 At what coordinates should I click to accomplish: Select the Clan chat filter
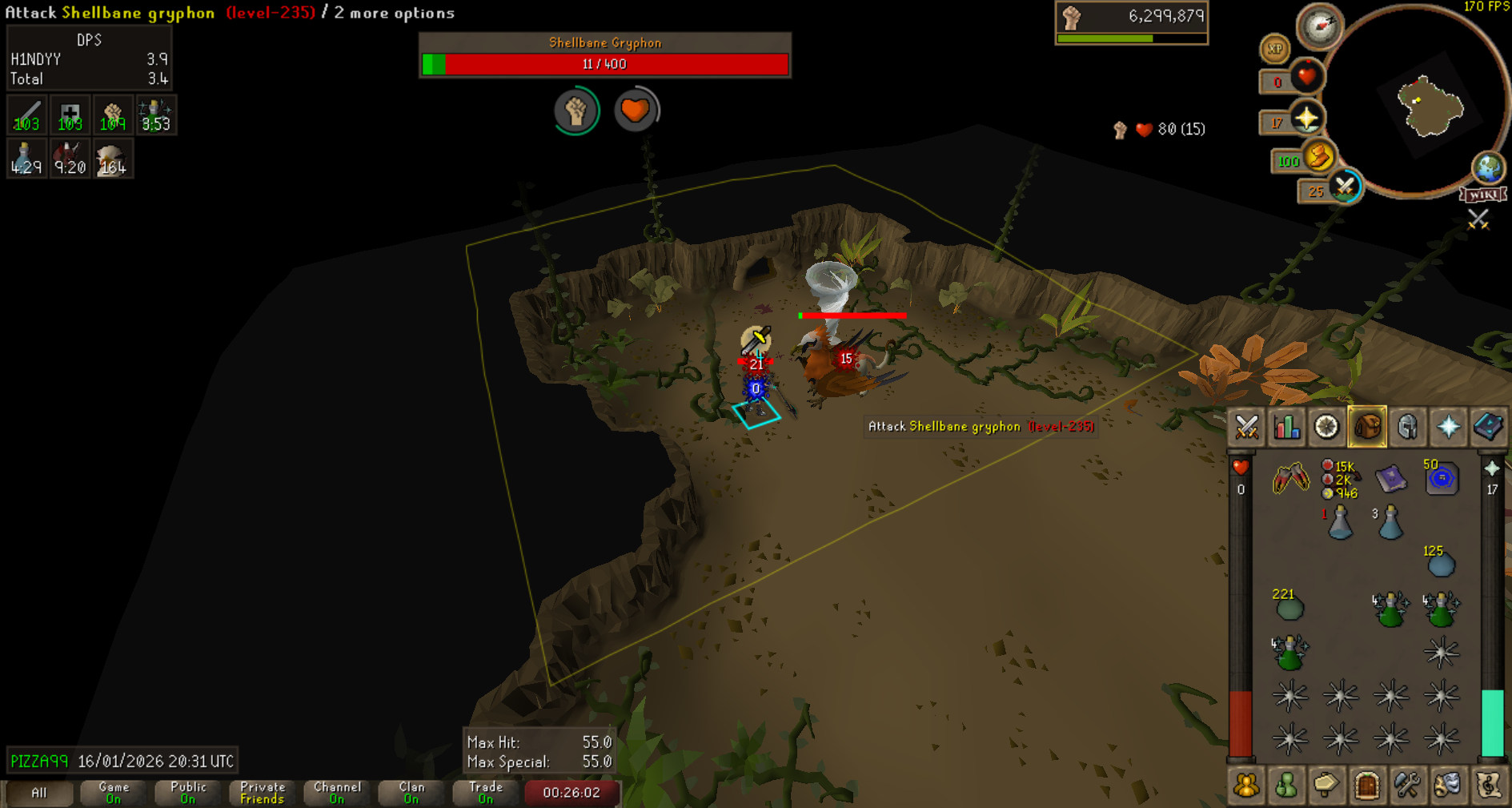(x=411, y=793)
